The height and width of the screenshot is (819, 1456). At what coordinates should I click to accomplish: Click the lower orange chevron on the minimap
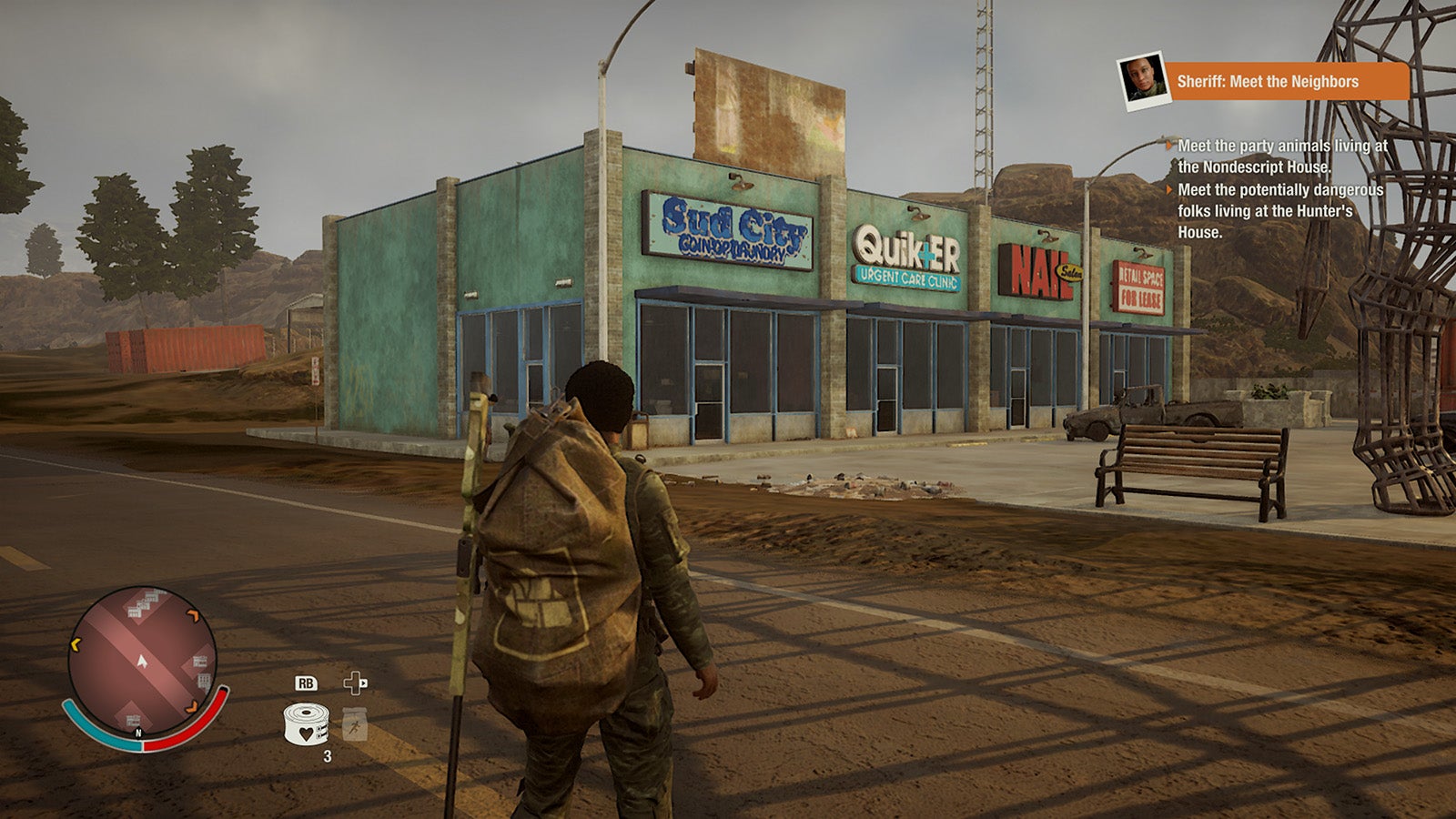tap(191, 708)
